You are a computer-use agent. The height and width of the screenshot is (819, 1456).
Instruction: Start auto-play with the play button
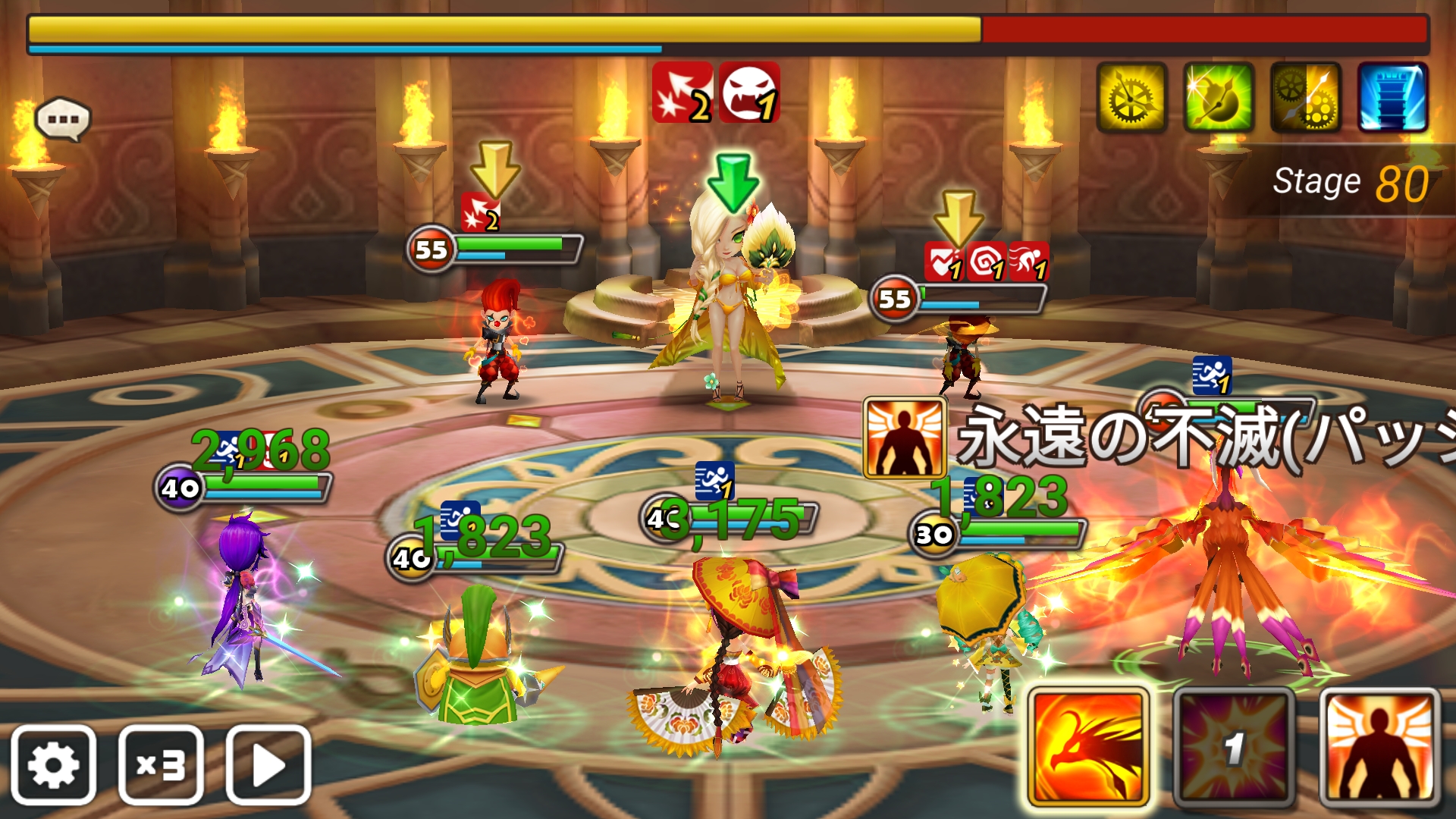(268, 764)
